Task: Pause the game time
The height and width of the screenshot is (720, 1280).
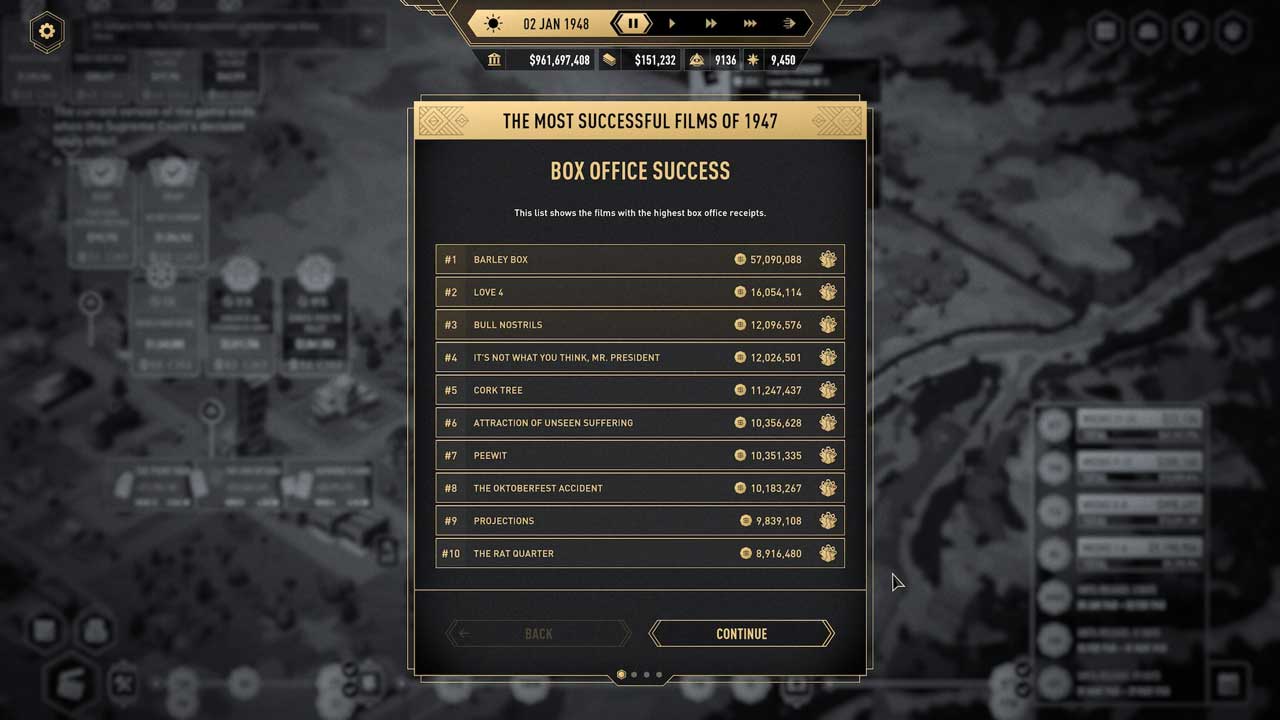Action: [632, 23]
